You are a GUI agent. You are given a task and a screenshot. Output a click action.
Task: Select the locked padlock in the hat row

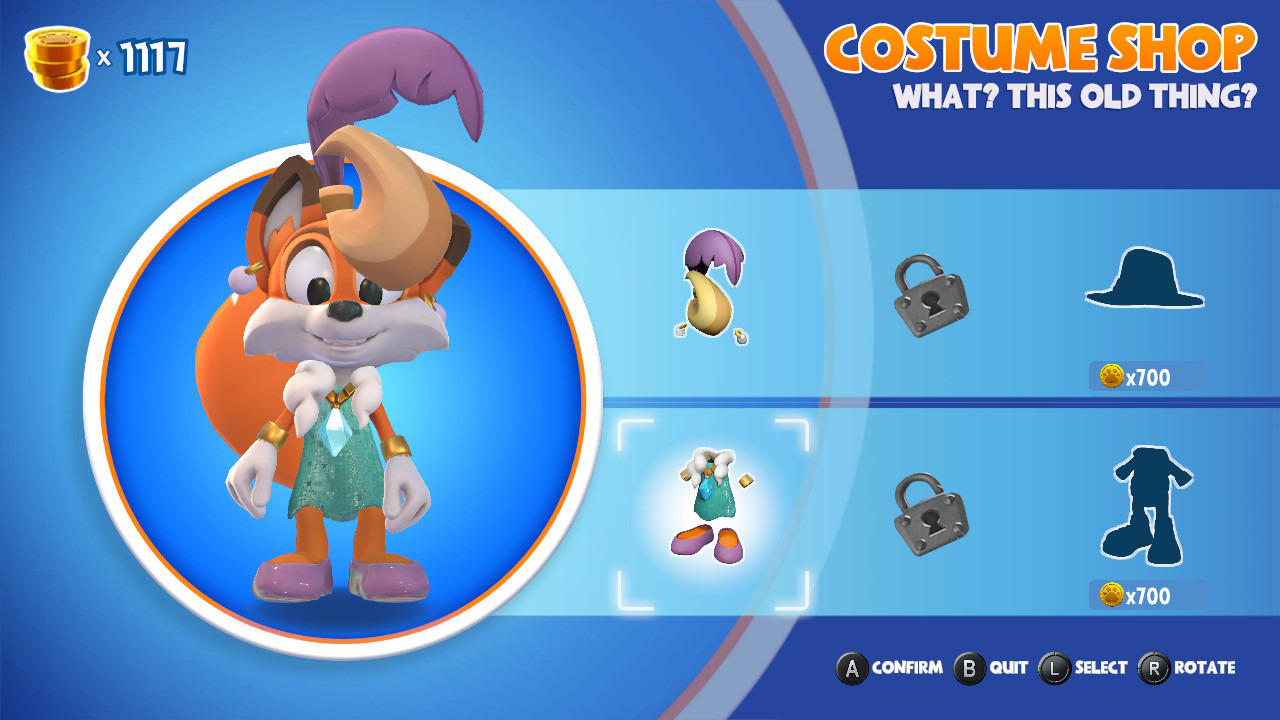click(930, 294)
